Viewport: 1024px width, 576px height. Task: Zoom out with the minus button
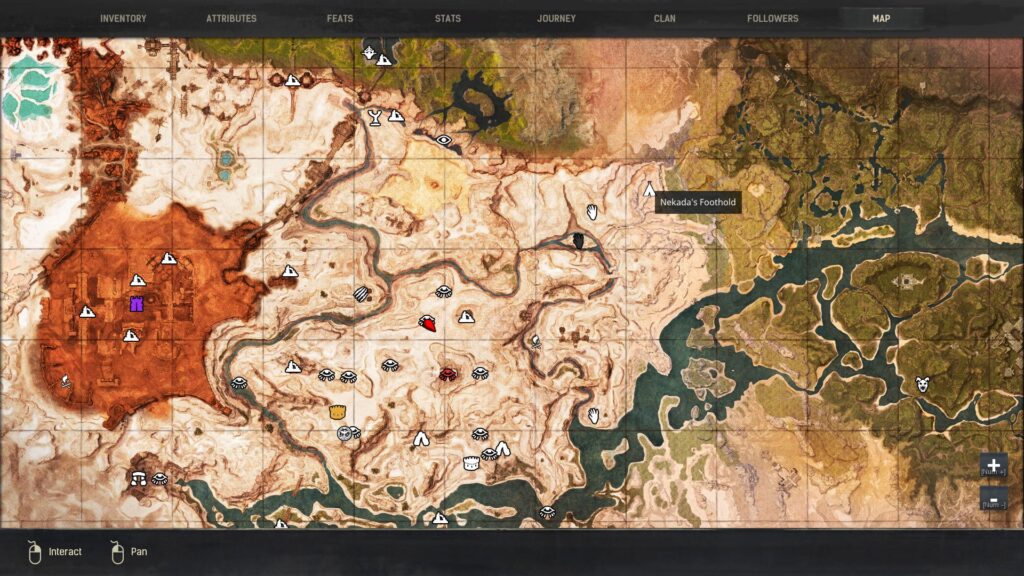point(993,498)
